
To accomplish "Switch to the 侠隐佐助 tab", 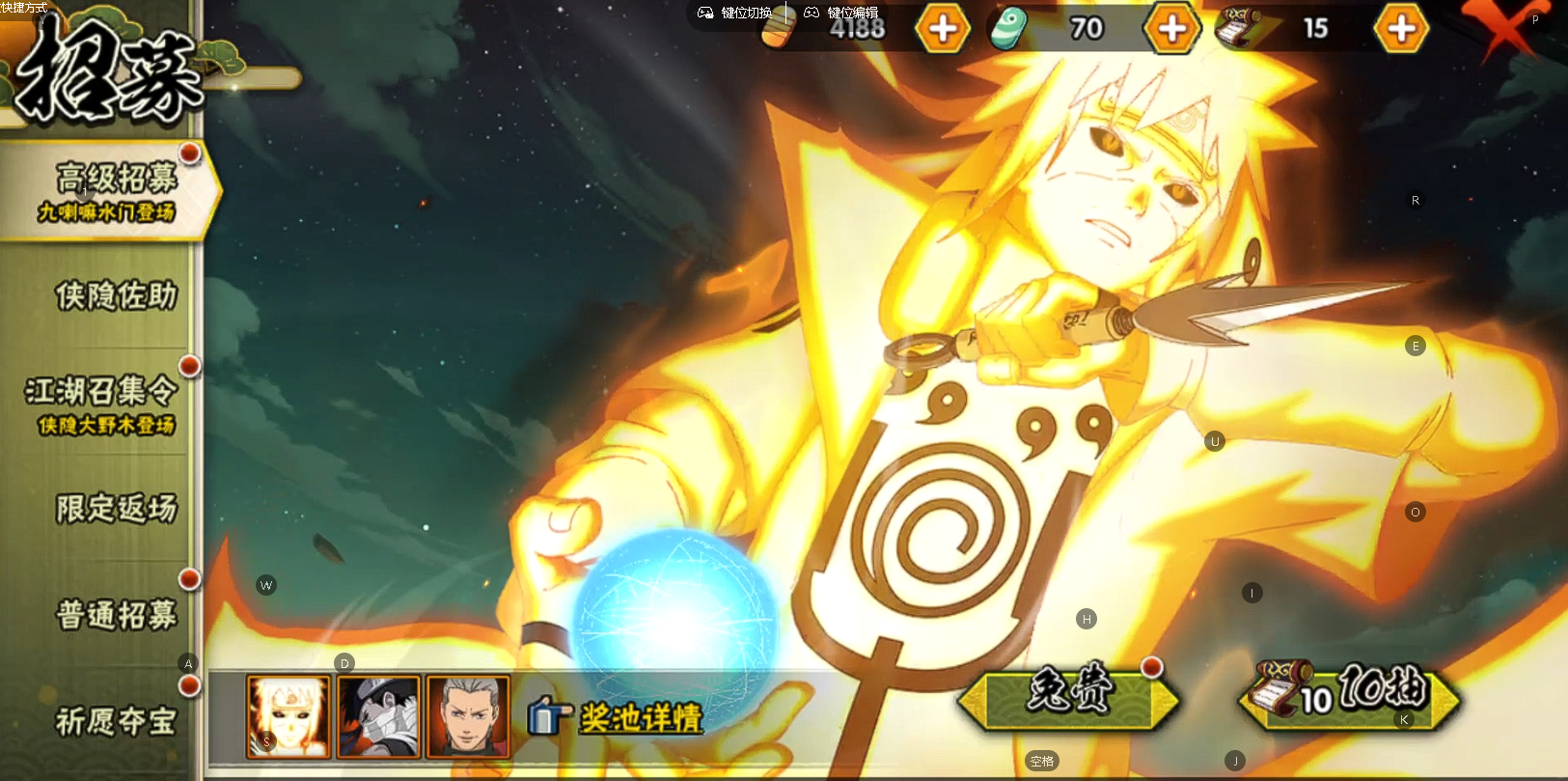I will pyautogui.click(x=116, y=296).
